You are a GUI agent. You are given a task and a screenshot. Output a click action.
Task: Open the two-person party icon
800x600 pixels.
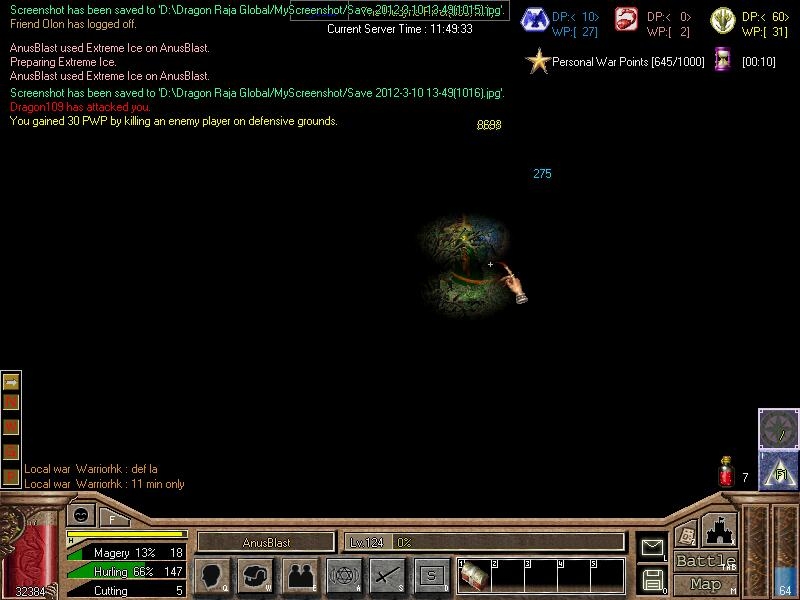(300, 576)
